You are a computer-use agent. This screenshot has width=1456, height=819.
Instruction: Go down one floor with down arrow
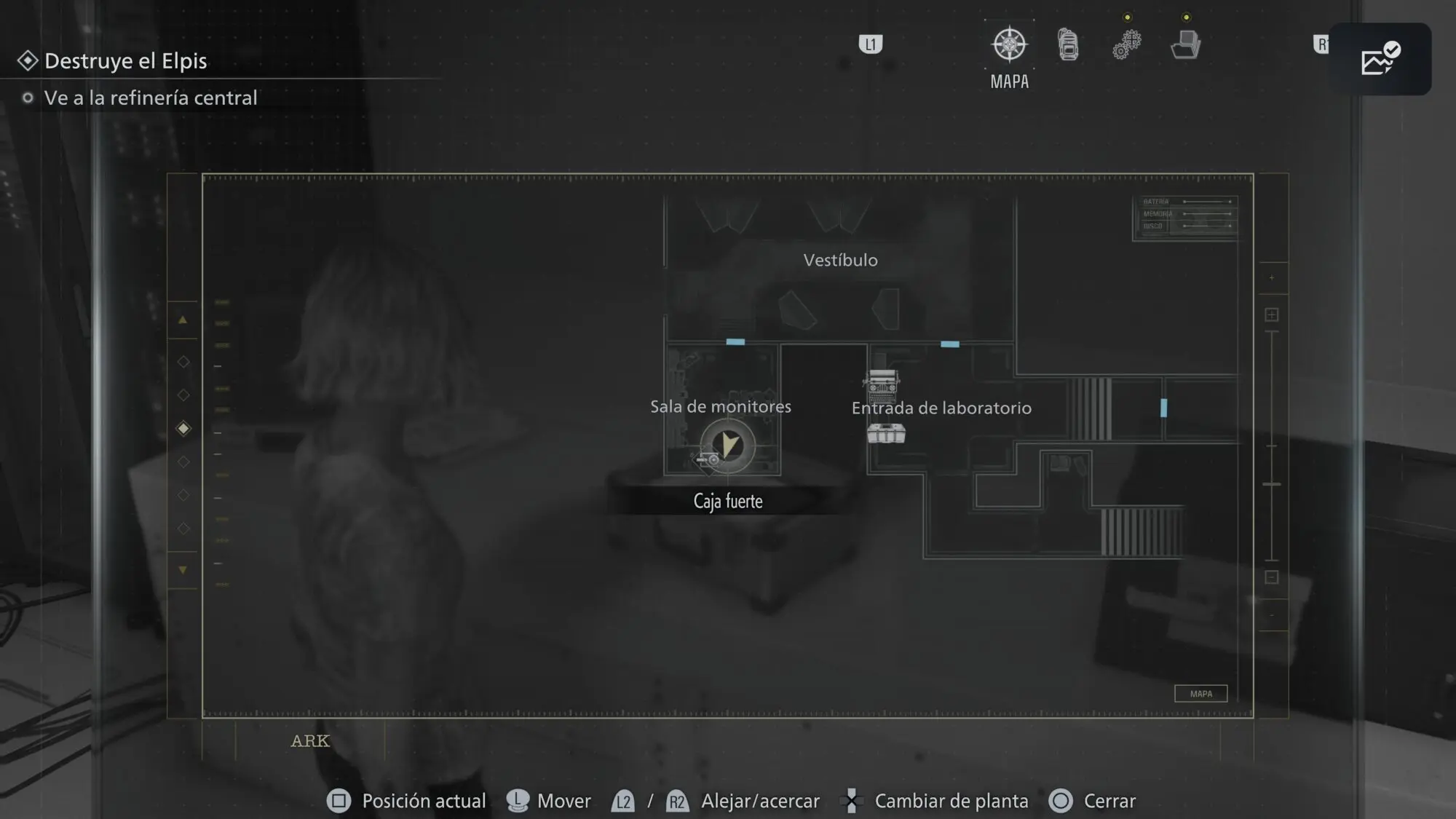(183, 570)
